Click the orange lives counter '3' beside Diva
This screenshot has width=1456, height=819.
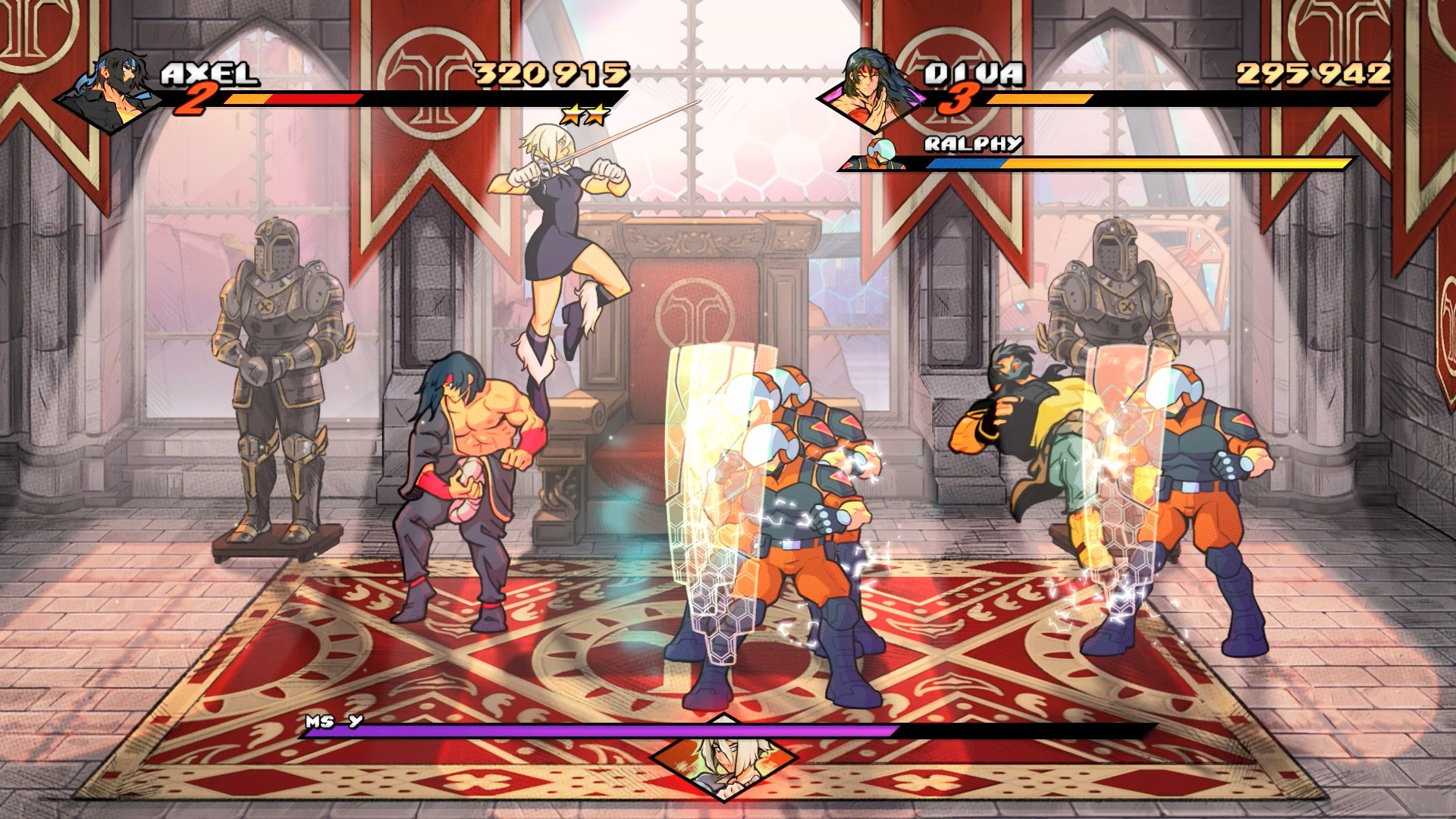957,99
